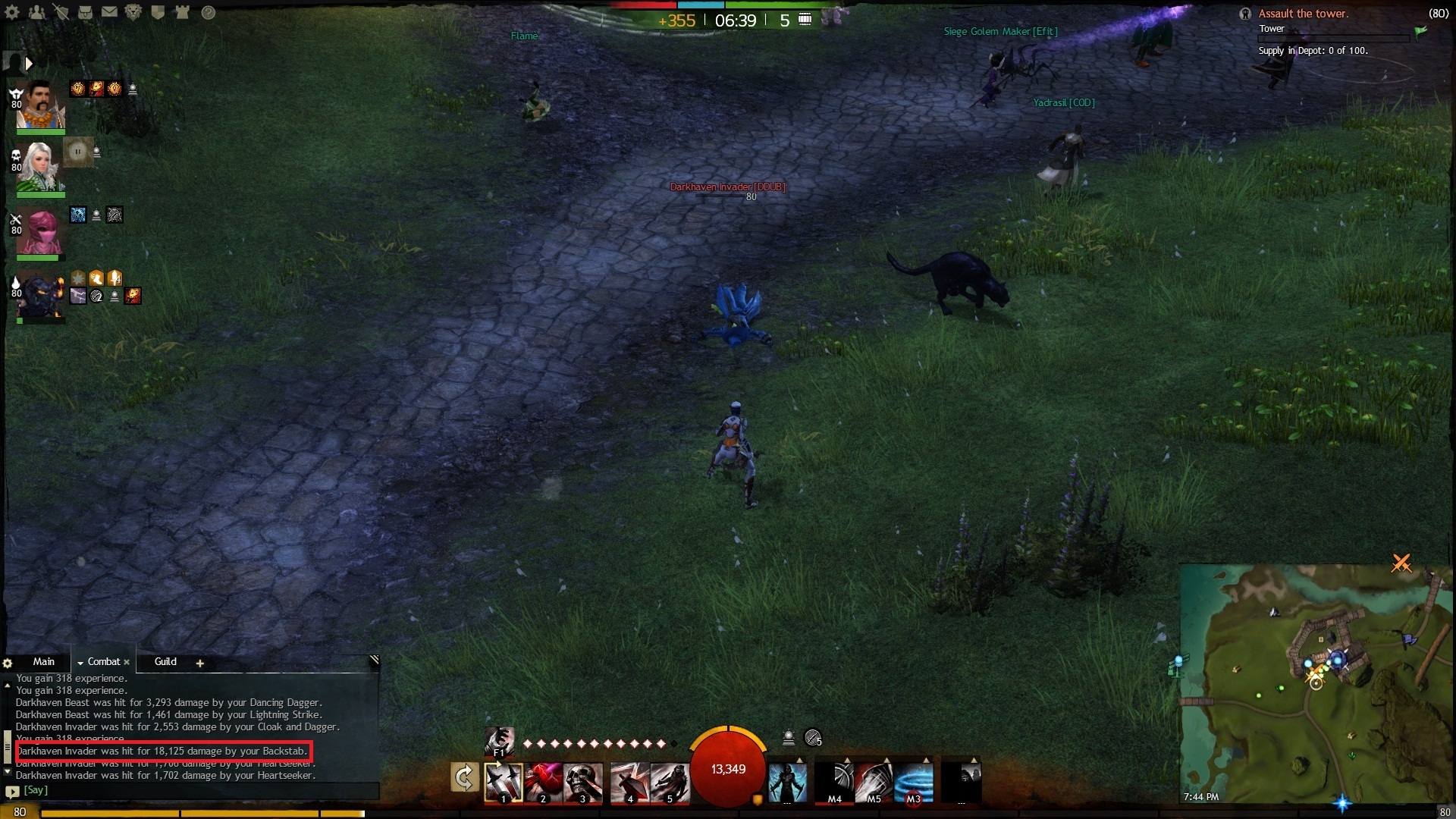Close the Combat chat tab
Image resolution: width=1456 pixels, height=819 pixels.
point(127,663)
